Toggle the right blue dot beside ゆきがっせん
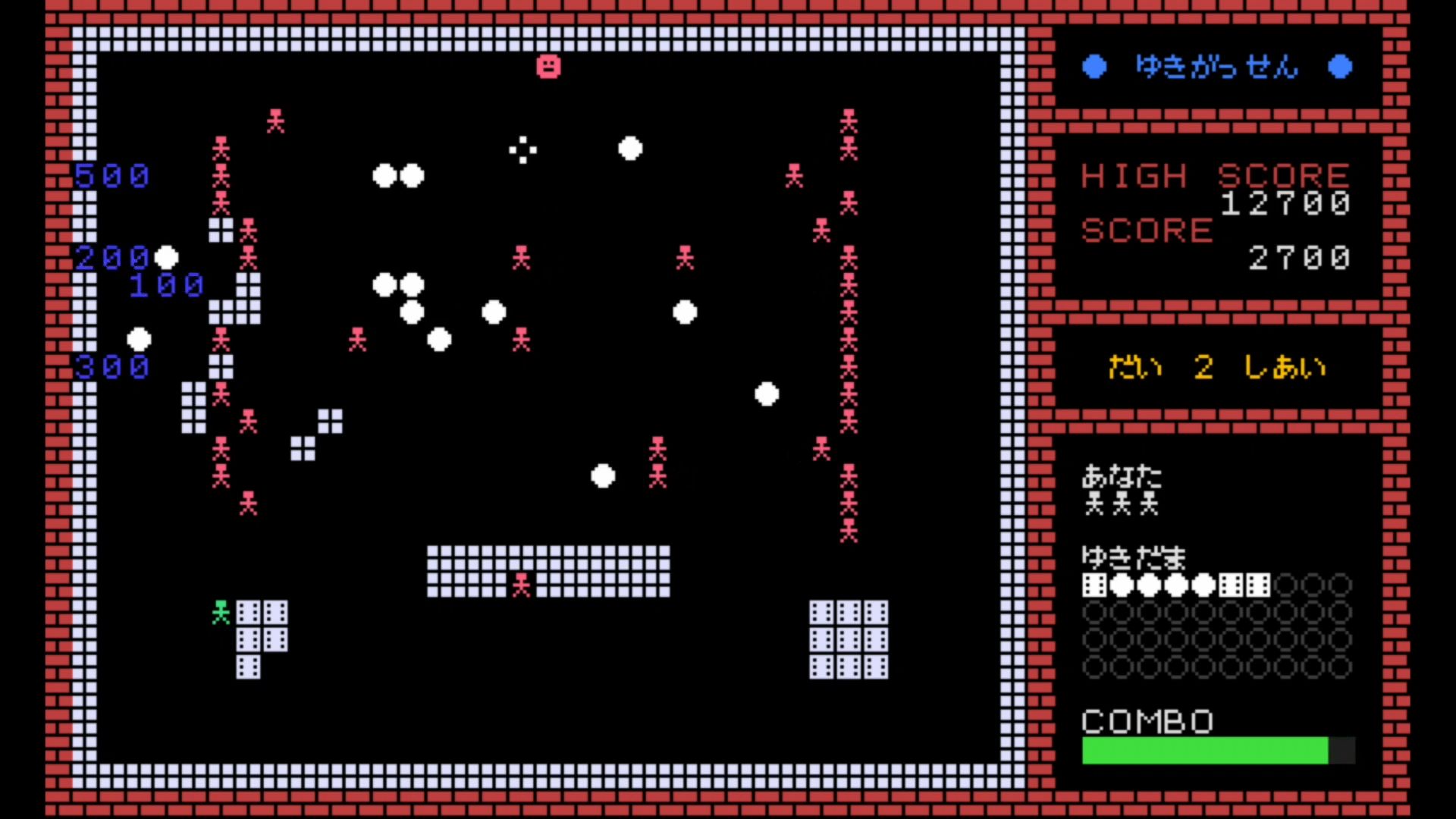The image size is (1456, 819). tap(1341, 67)
